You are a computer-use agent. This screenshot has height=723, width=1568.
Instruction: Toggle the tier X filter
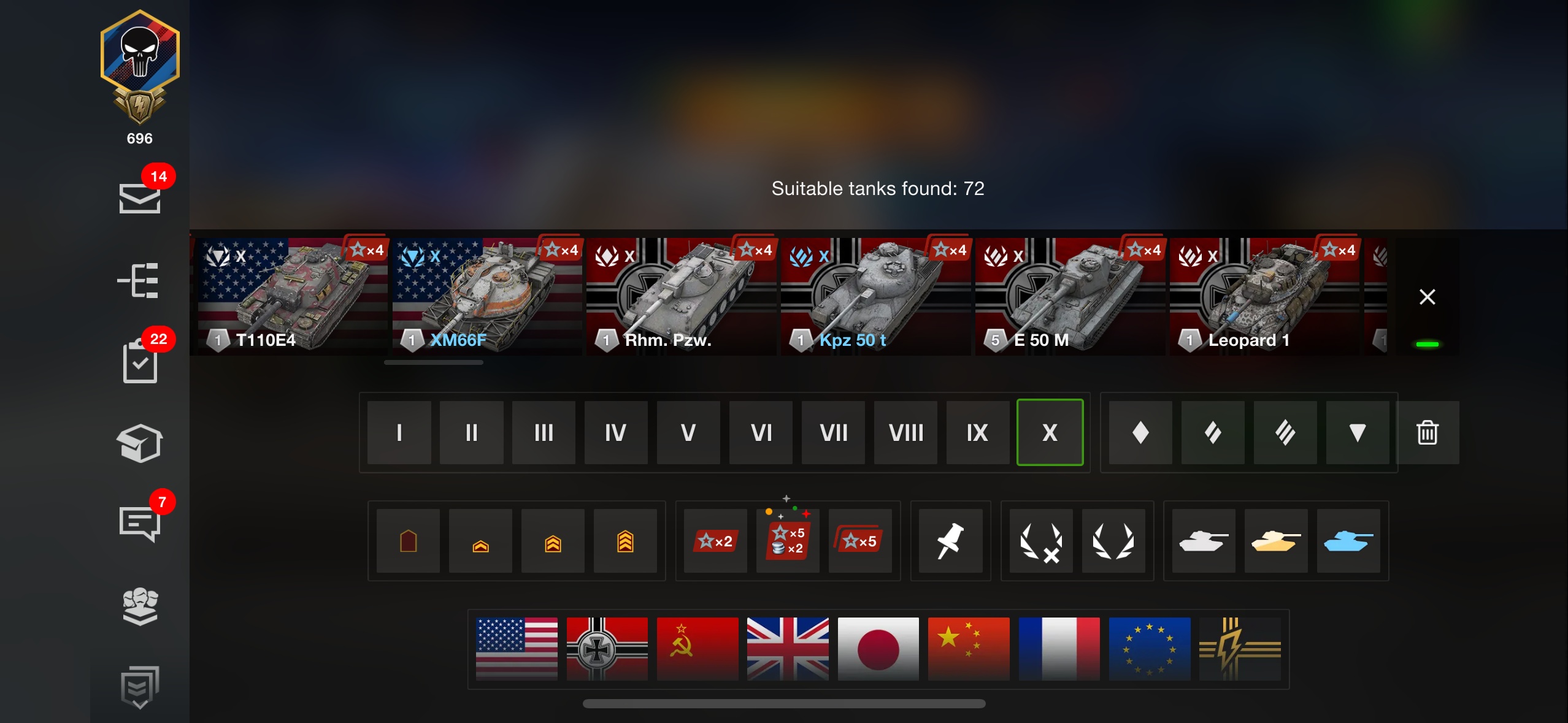1050,433
